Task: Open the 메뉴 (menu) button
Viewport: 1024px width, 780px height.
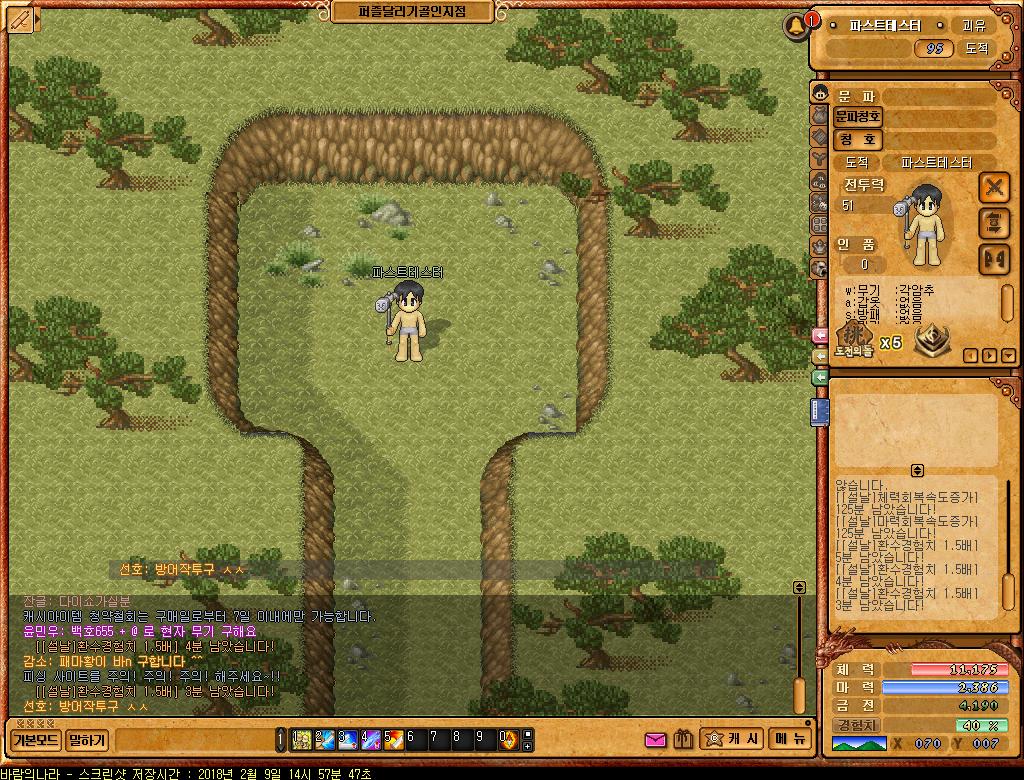Action: (x=788, y=739)
